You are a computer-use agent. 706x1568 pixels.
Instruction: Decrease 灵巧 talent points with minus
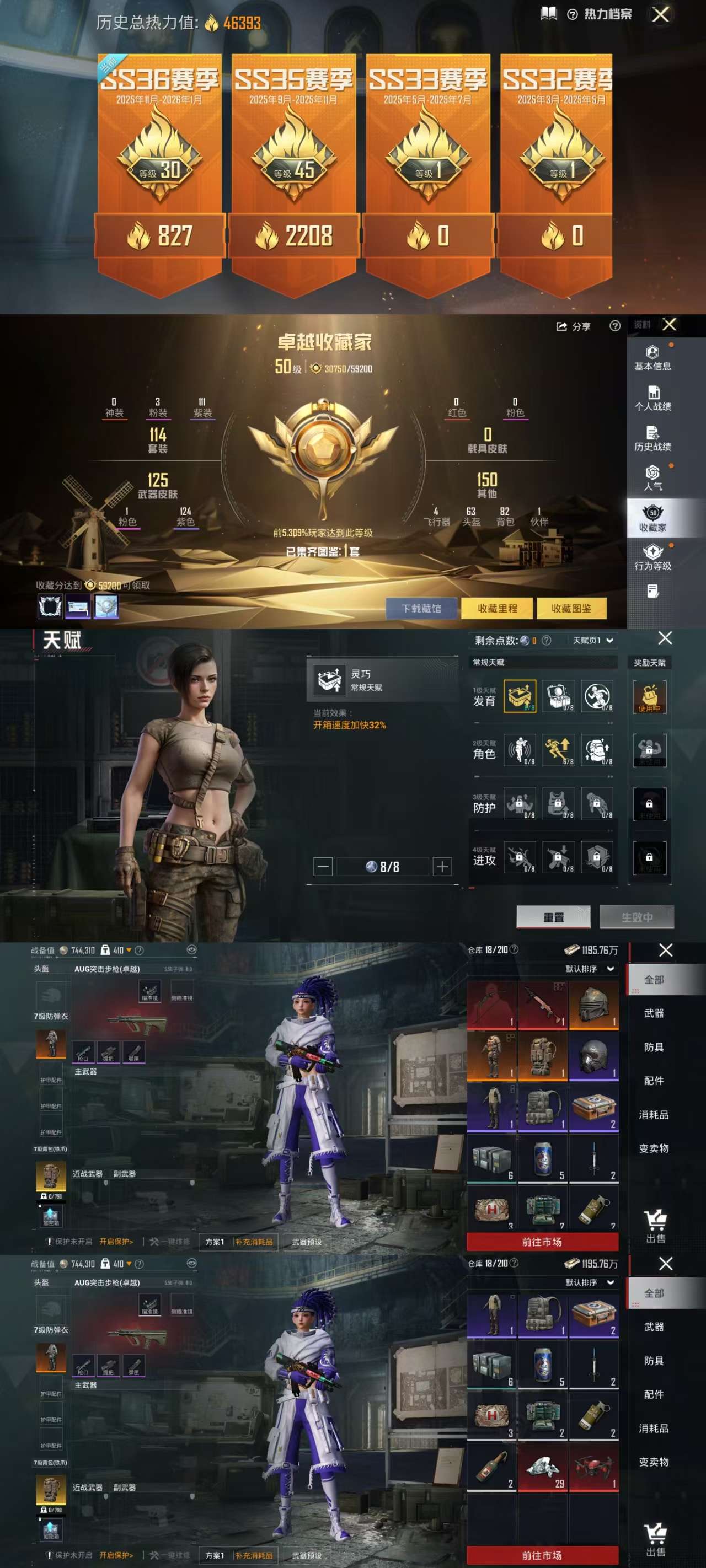pyautogui.click(x=323, y=866)
